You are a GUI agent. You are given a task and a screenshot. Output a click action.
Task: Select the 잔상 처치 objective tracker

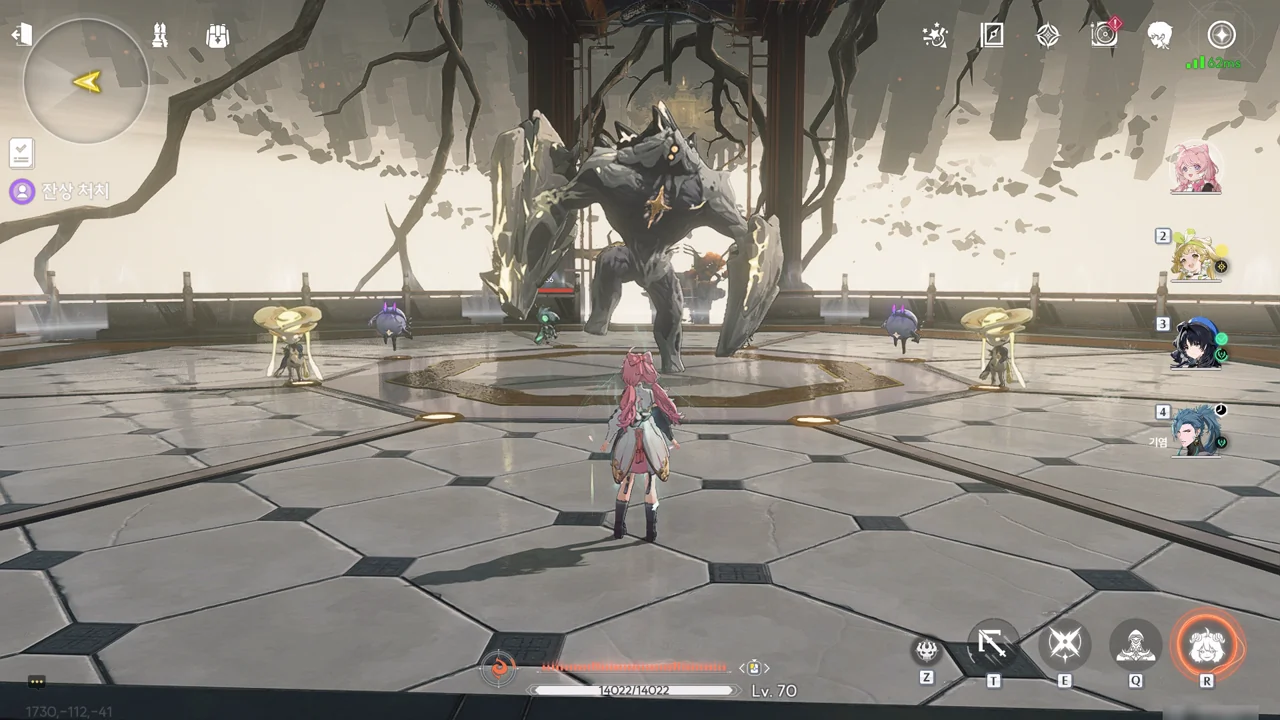point(62,191)
